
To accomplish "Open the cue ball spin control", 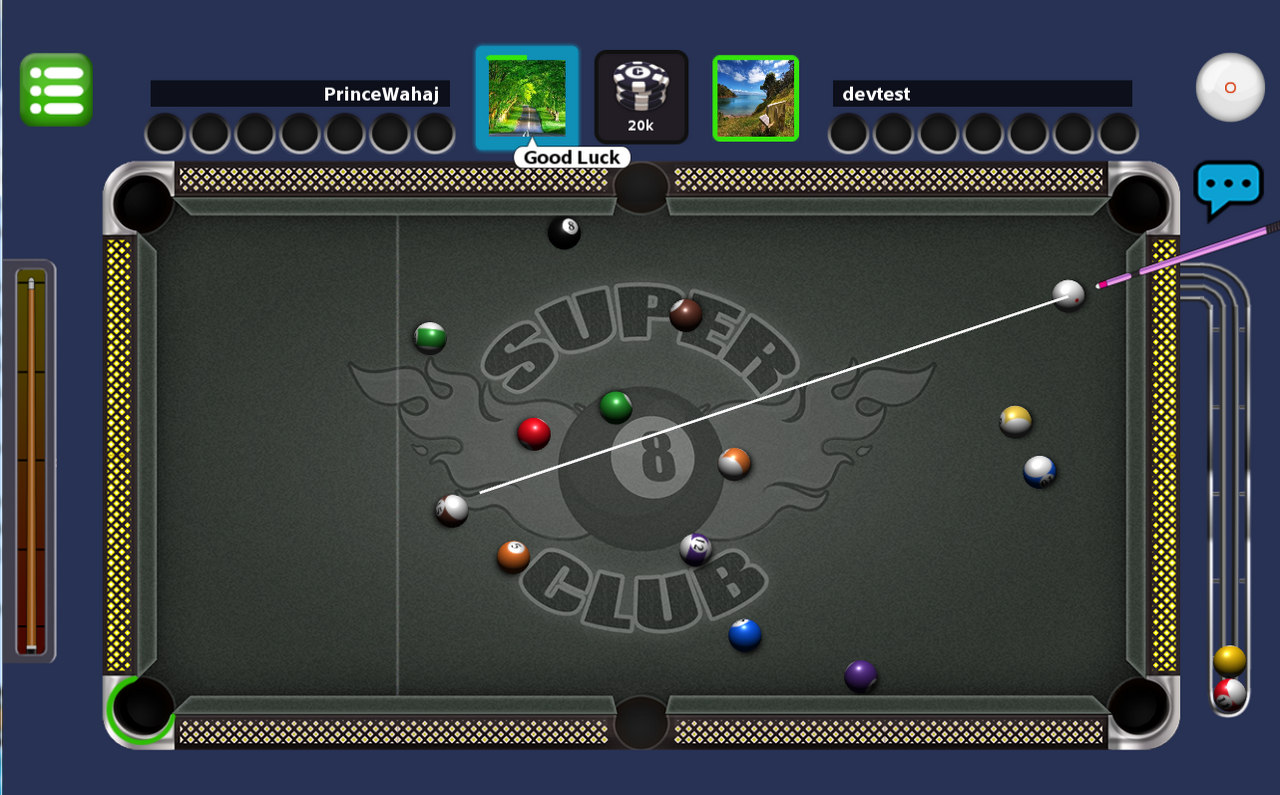I will click(x=1229, y=88).
